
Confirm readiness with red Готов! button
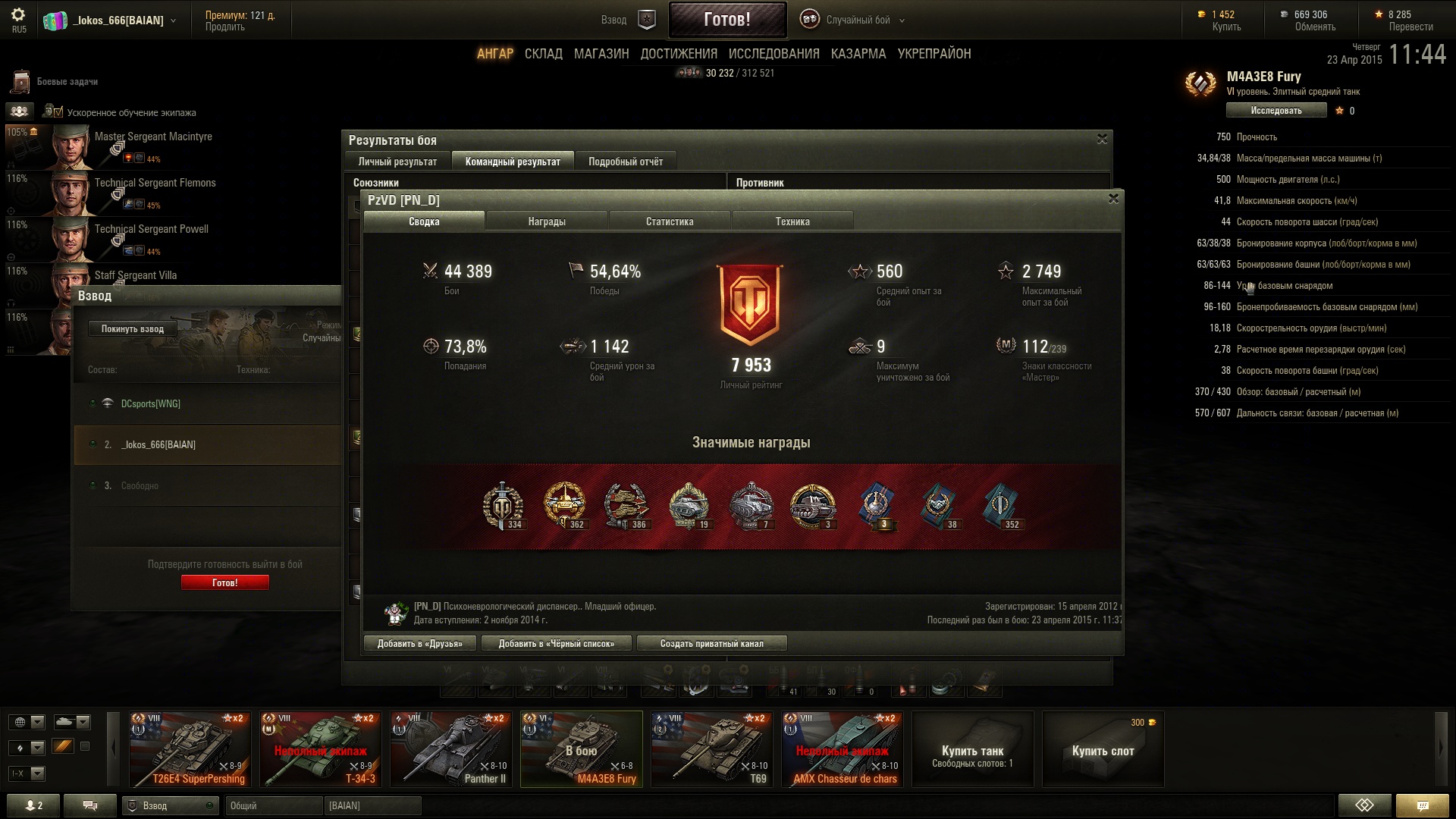click(x=224, y=582)
